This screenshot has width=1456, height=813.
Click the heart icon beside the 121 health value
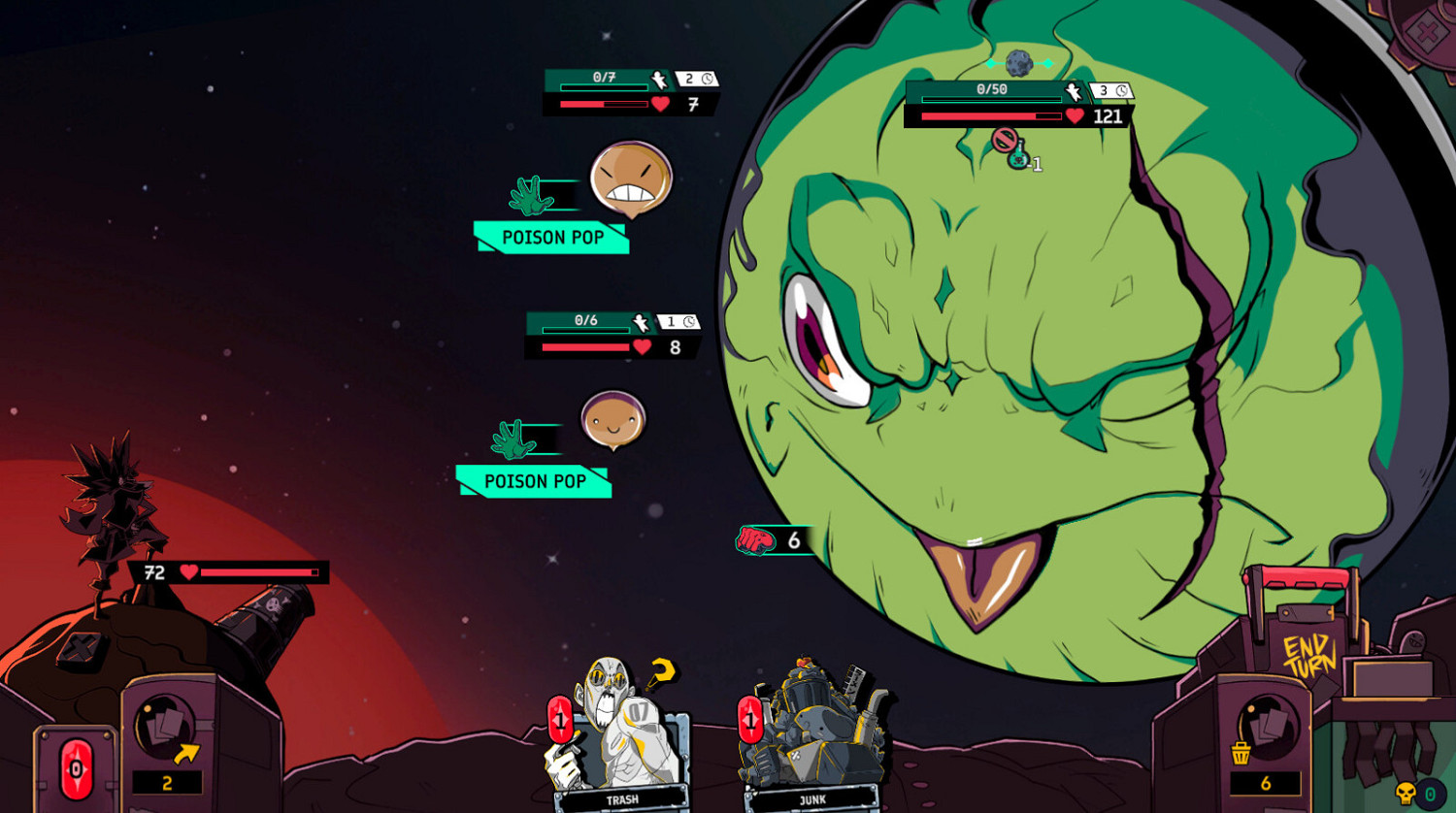coord(1075,114)
